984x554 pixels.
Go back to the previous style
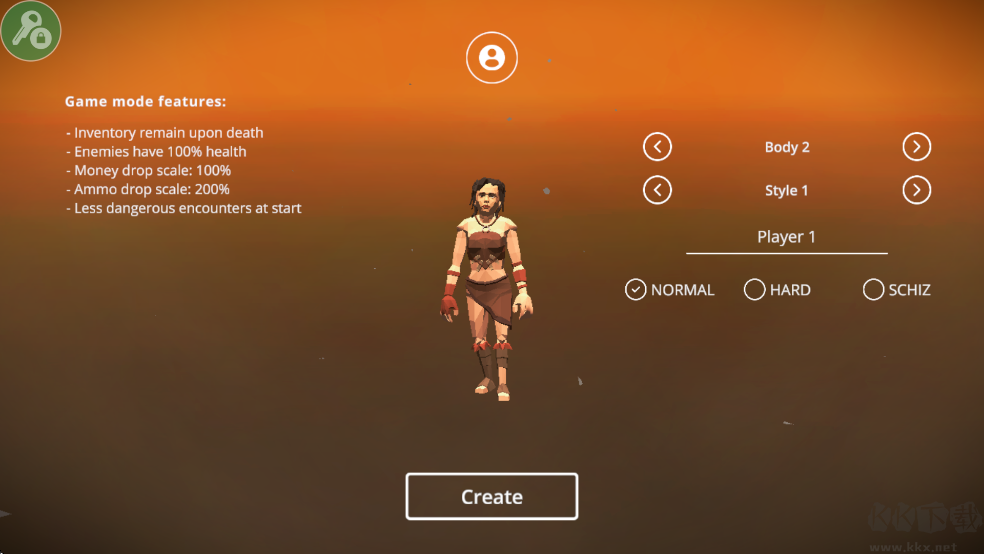[x=657, y=190]
